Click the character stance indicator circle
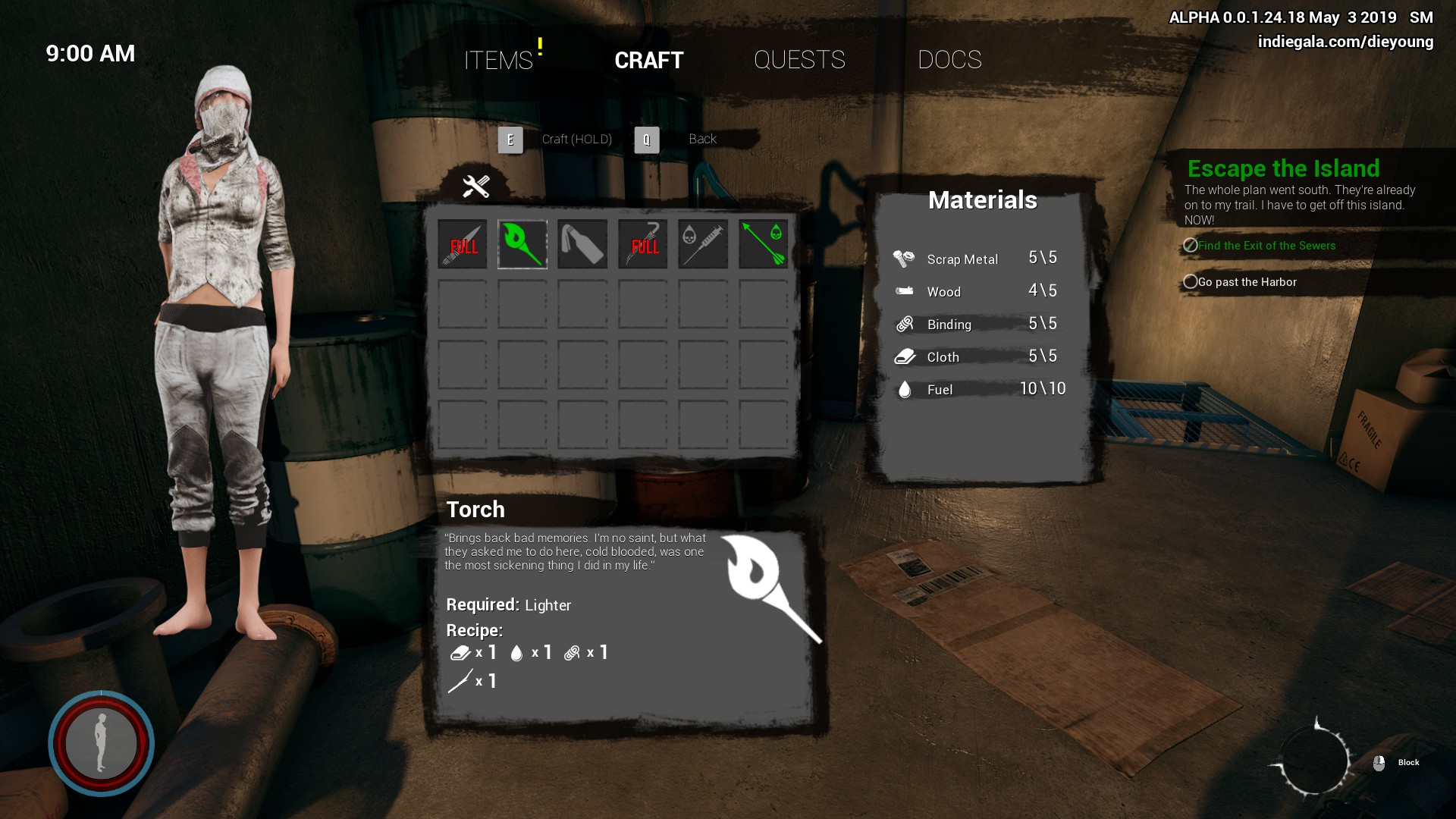 click(101, 743)
